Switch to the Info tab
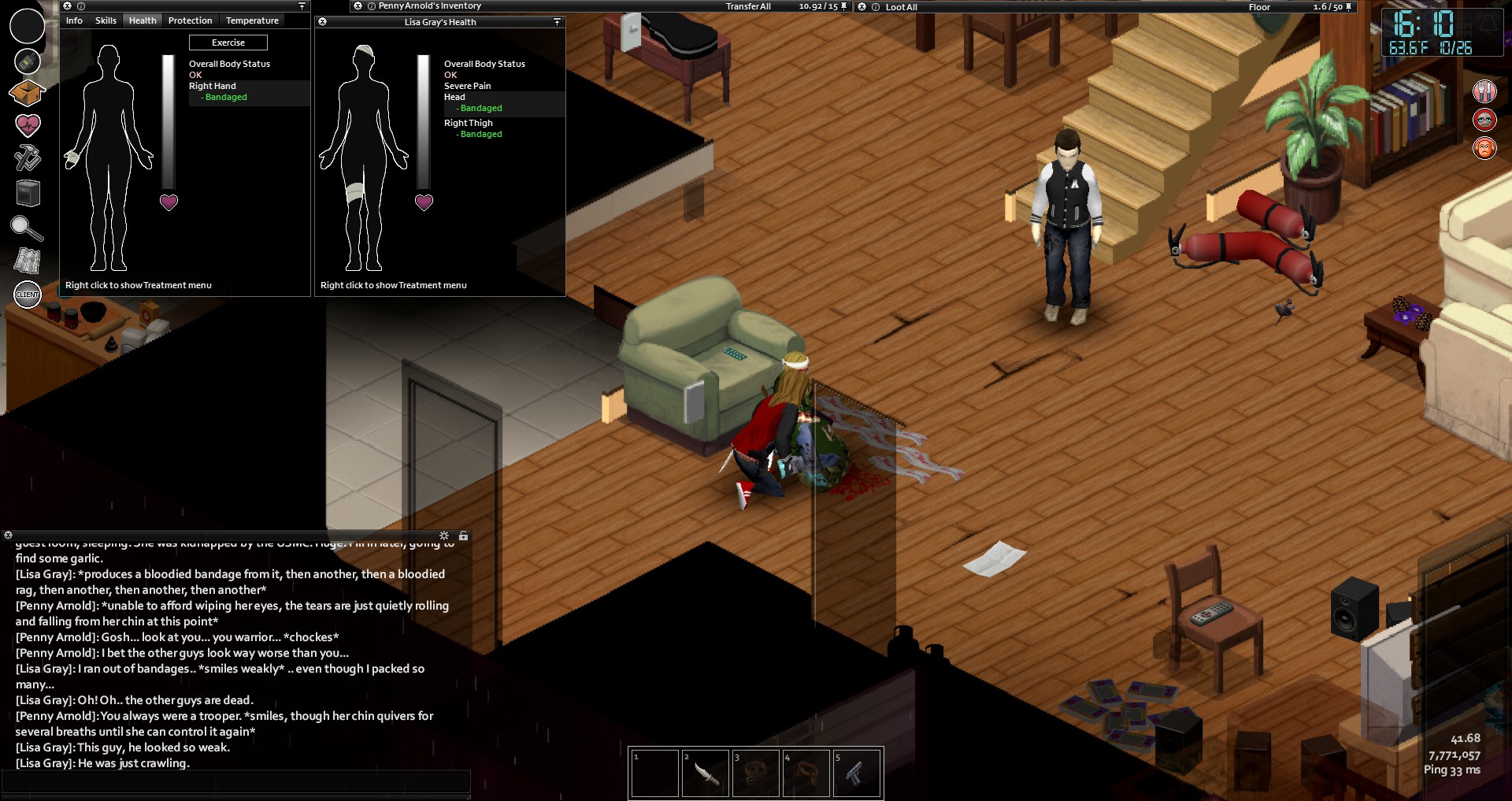 (74, 20)
